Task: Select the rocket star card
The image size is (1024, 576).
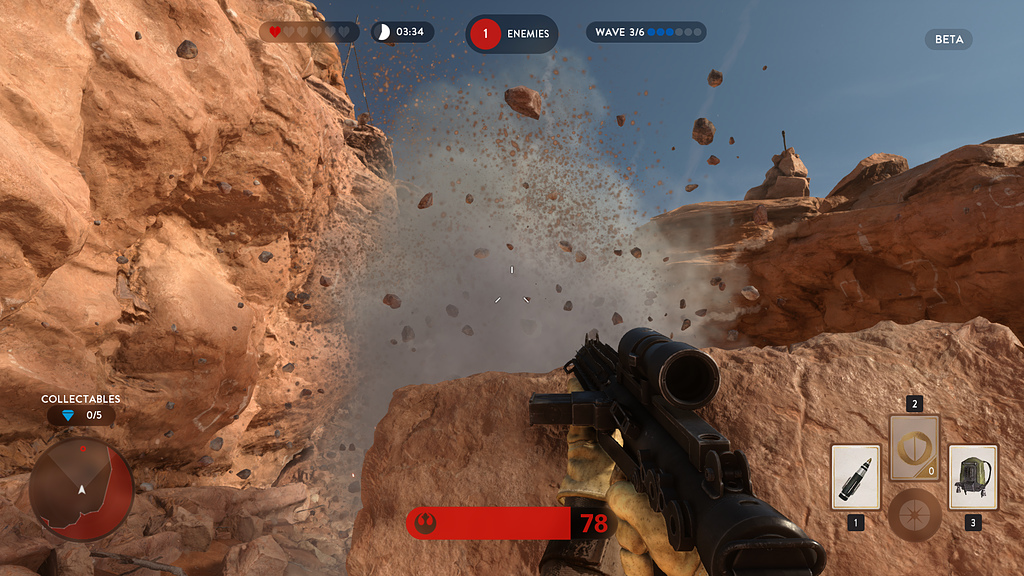Action: pos(855,477)
